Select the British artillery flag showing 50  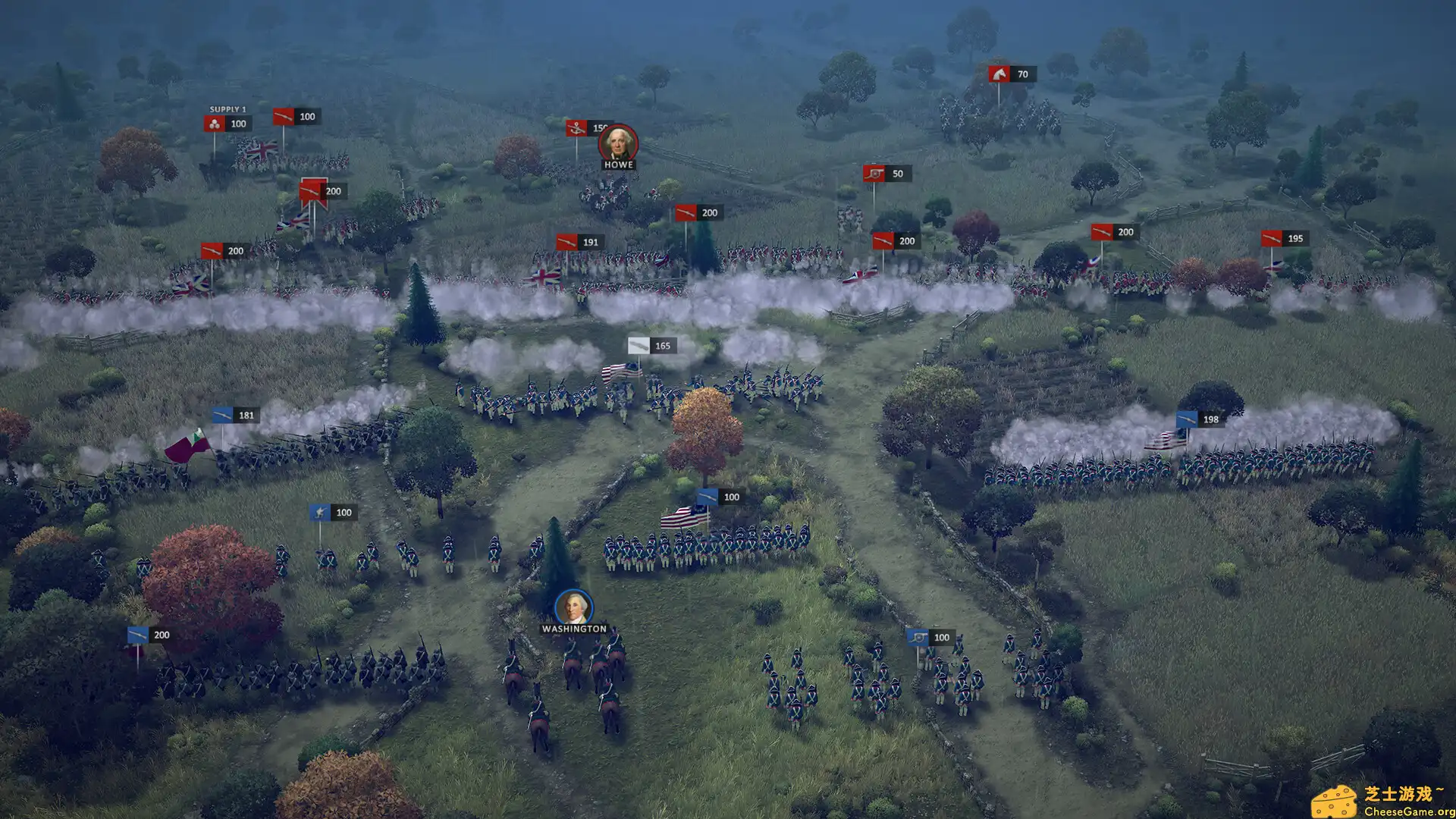[874, 174]
